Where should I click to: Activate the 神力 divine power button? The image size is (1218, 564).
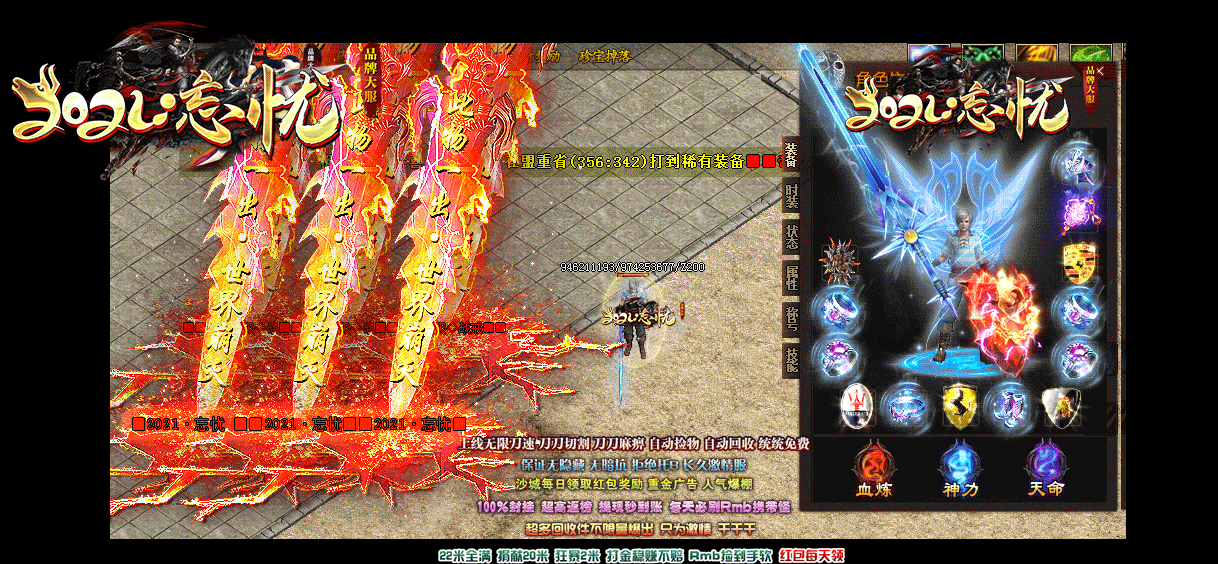959,470
